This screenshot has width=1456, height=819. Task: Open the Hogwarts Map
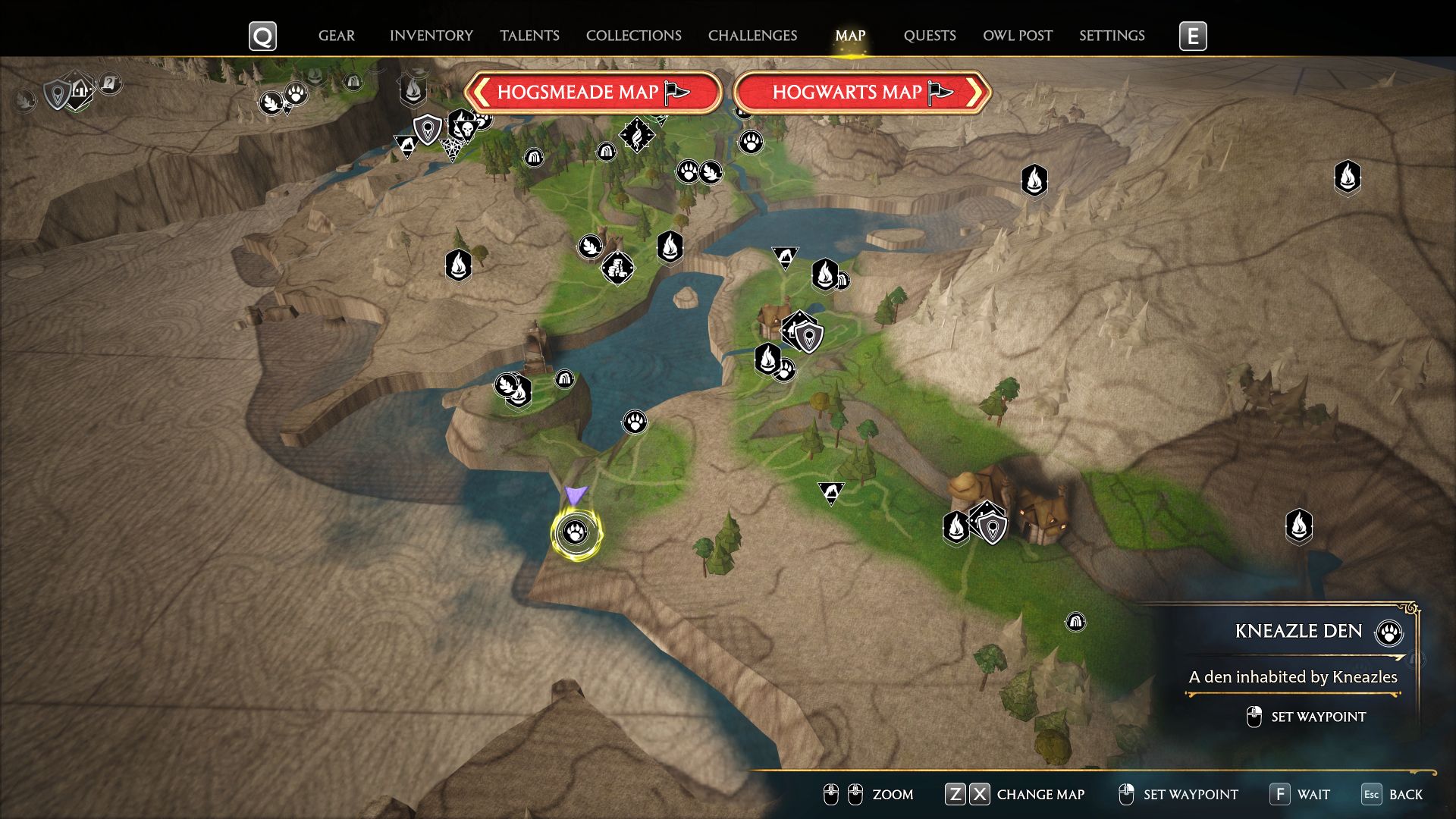(x=848, y=93)
